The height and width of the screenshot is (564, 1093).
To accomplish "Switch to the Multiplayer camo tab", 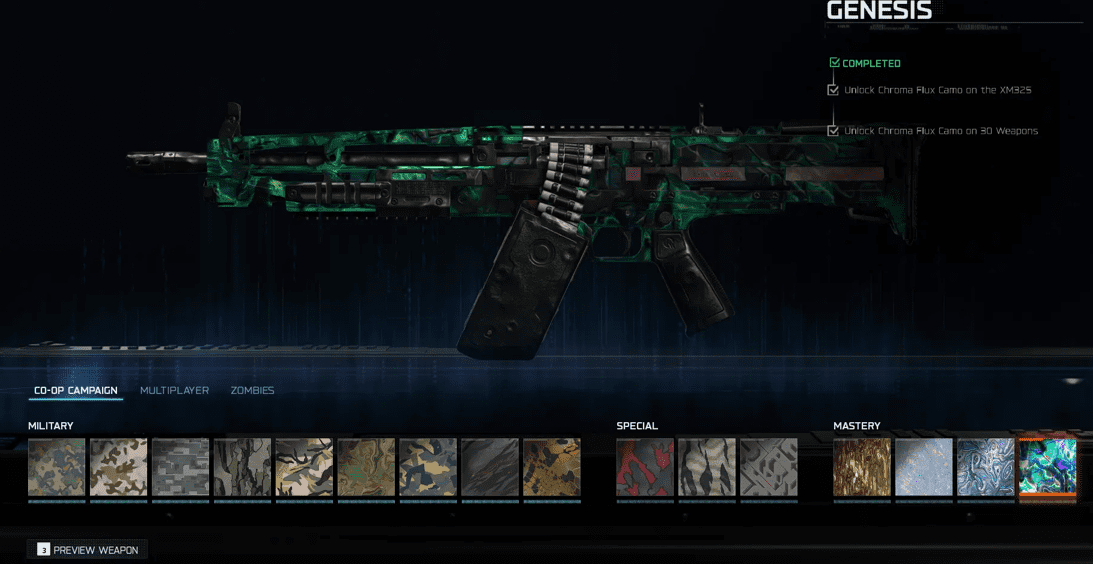I will [x=174, y=390].
